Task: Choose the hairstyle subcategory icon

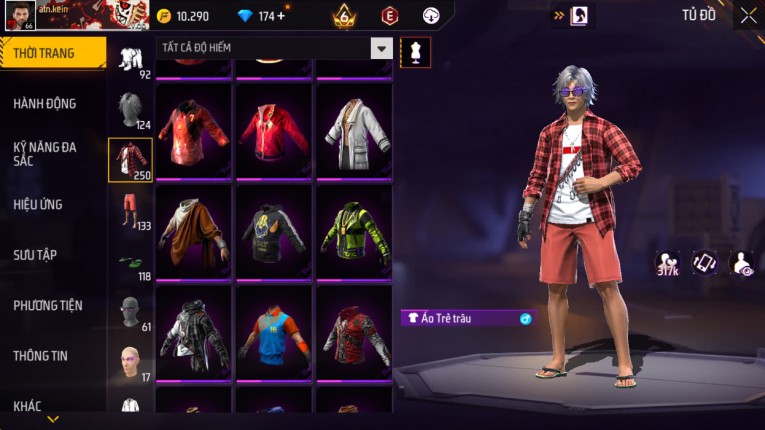Action: (x=130, y=109)
